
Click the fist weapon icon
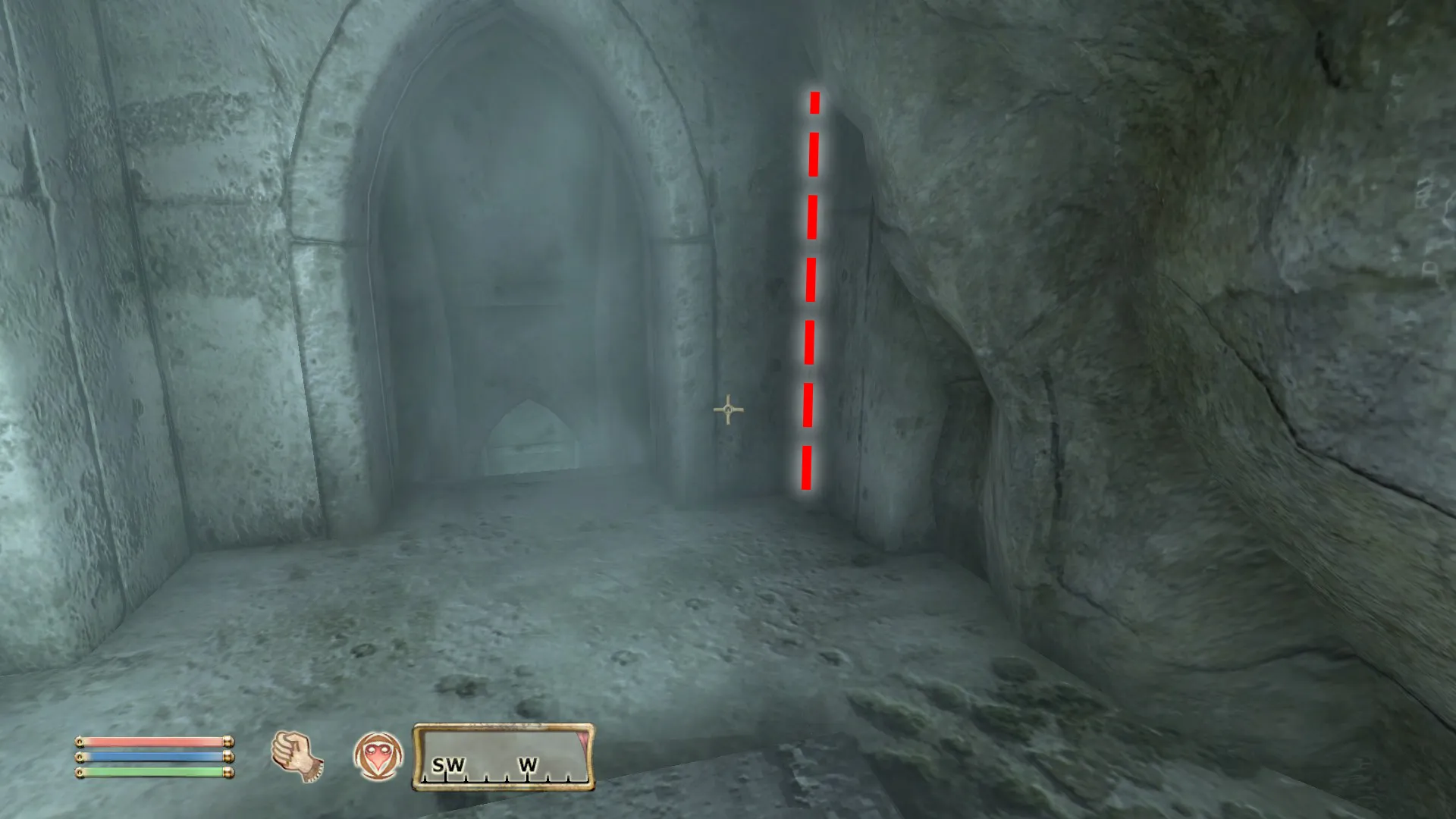click(x=297, y=755)
